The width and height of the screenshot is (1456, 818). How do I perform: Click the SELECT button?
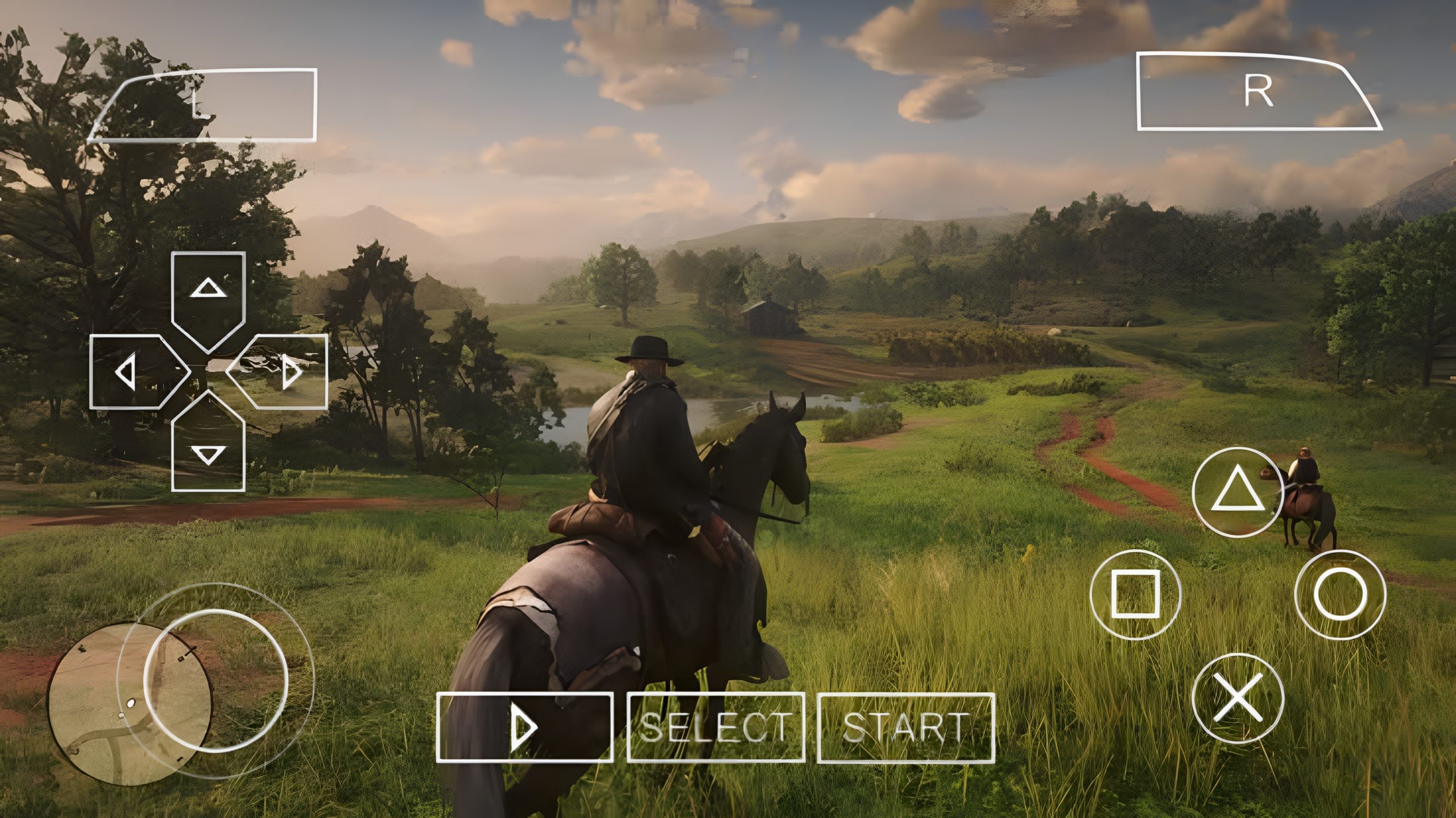pos(715,727)
